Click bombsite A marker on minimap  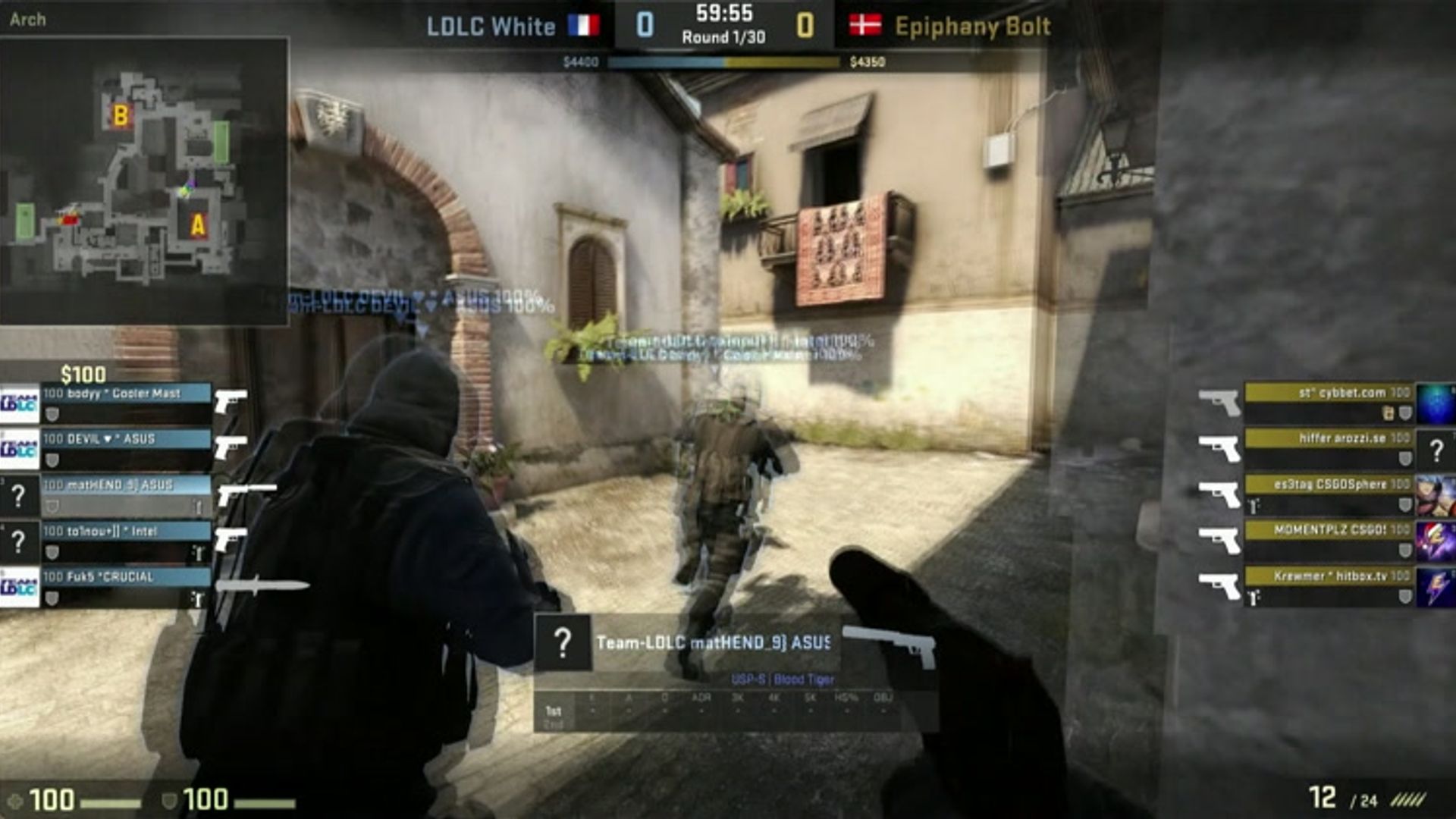(x=198, y=225)
